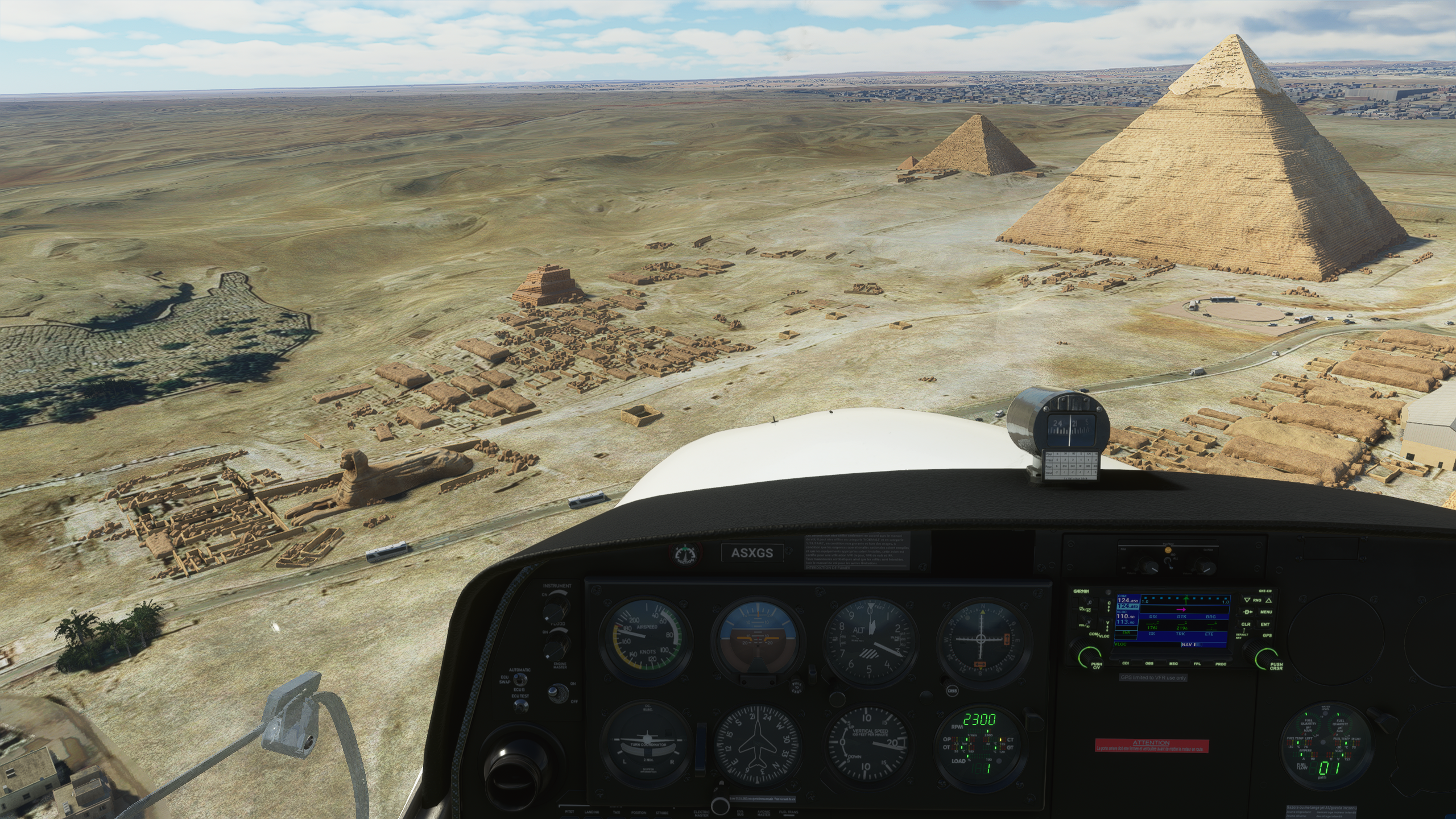Open the Garmin MENU button
Viewport: 1456px width, 819px height.
coord(1266,612)
